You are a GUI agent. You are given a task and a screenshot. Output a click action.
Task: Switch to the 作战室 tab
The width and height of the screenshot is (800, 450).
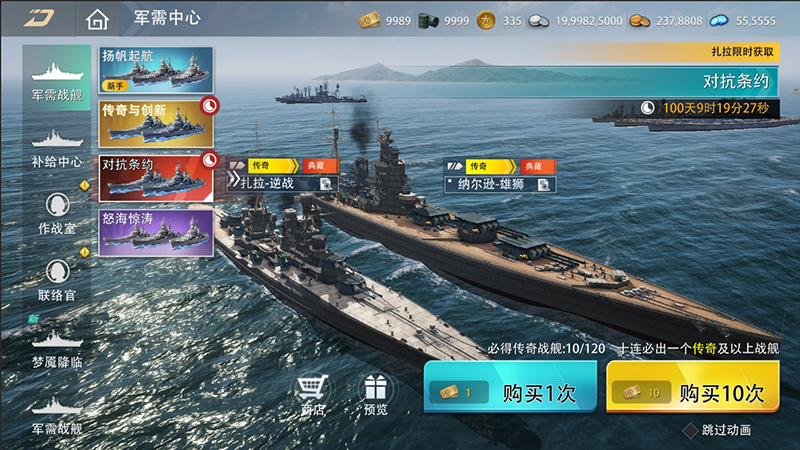pyautogui.click(x=56, y=213)
